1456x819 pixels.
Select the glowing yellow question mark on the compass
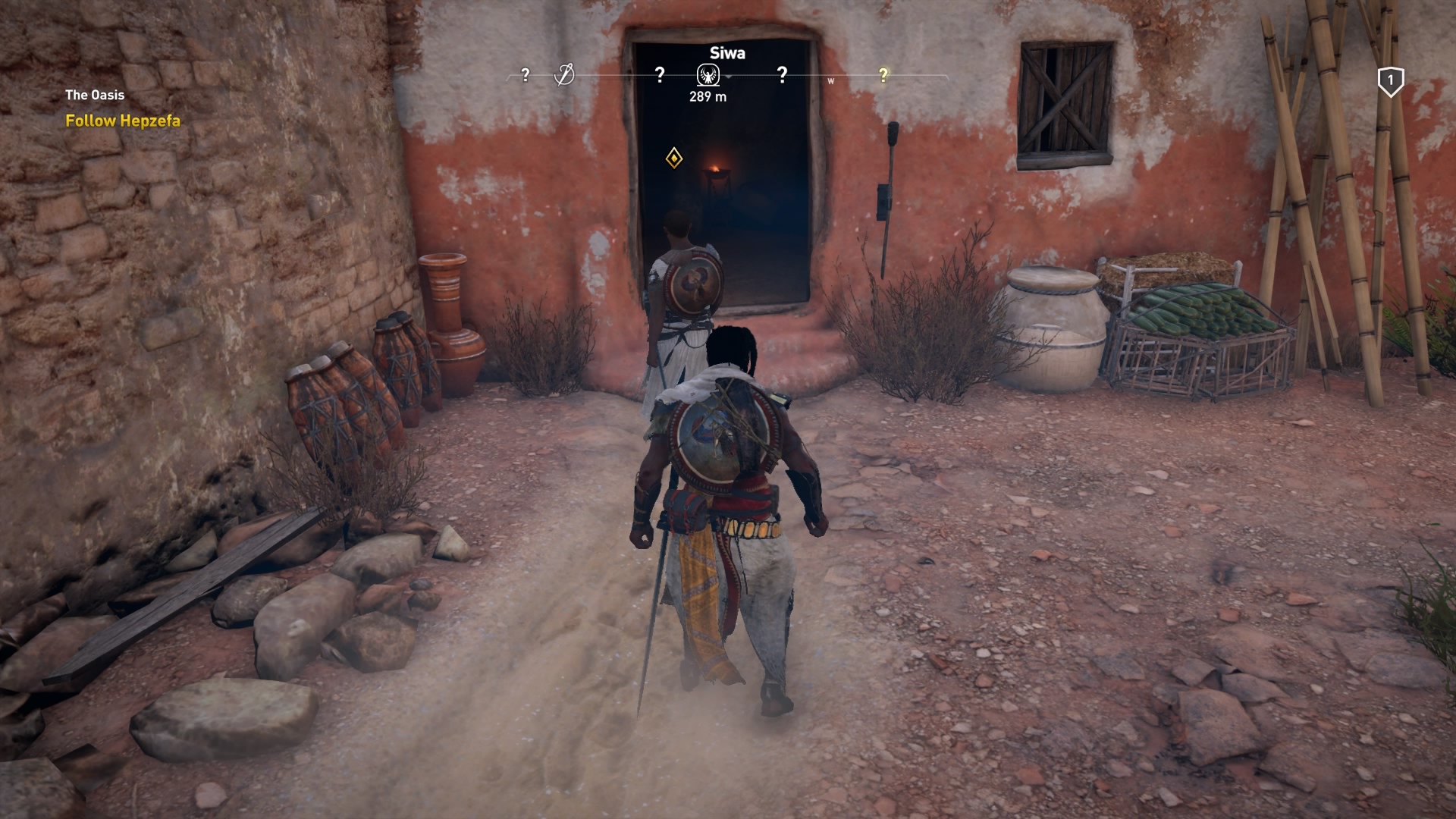click(883, 74)
